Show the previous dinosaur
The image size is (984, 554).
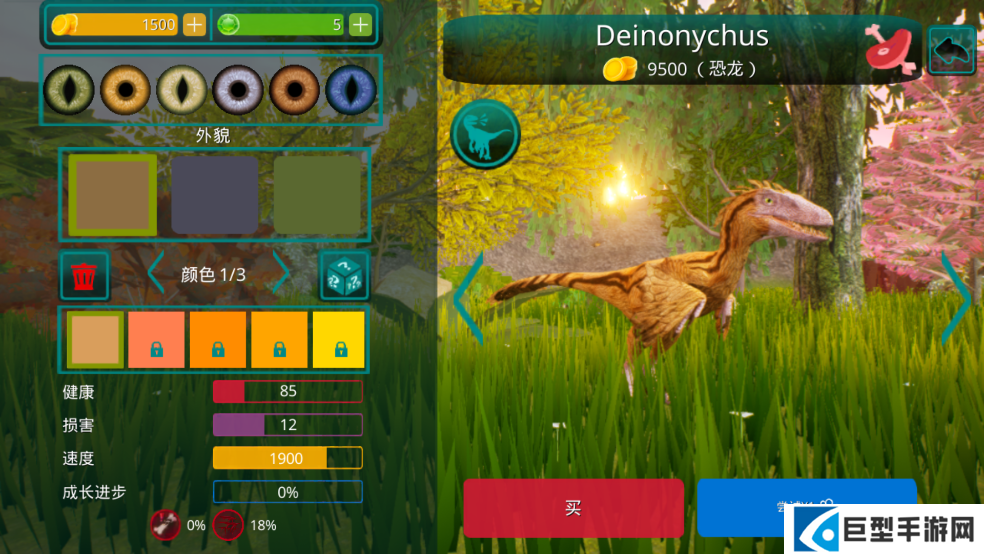coord(468,297)
